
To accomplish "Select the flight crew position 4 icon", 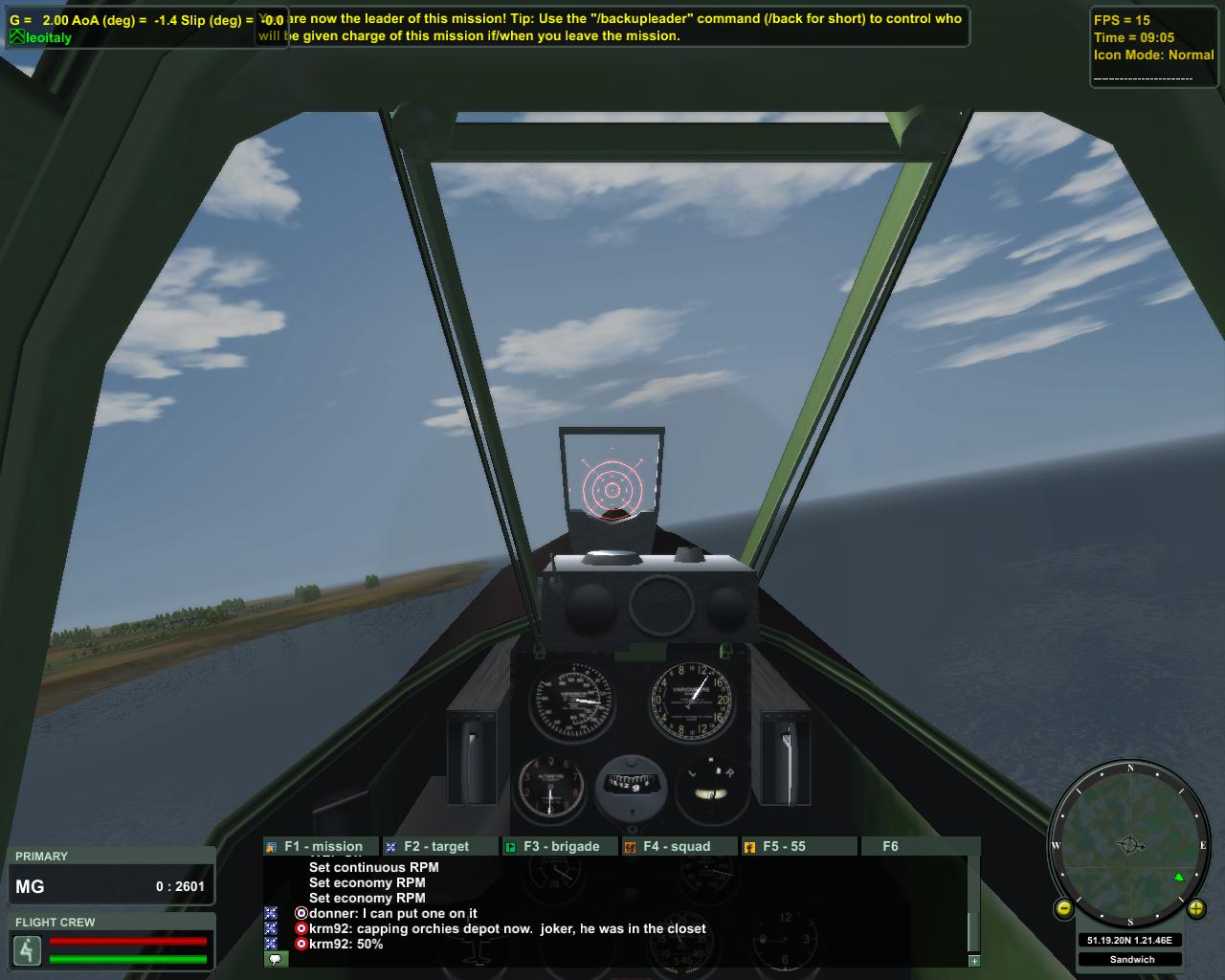I will 27,950.
